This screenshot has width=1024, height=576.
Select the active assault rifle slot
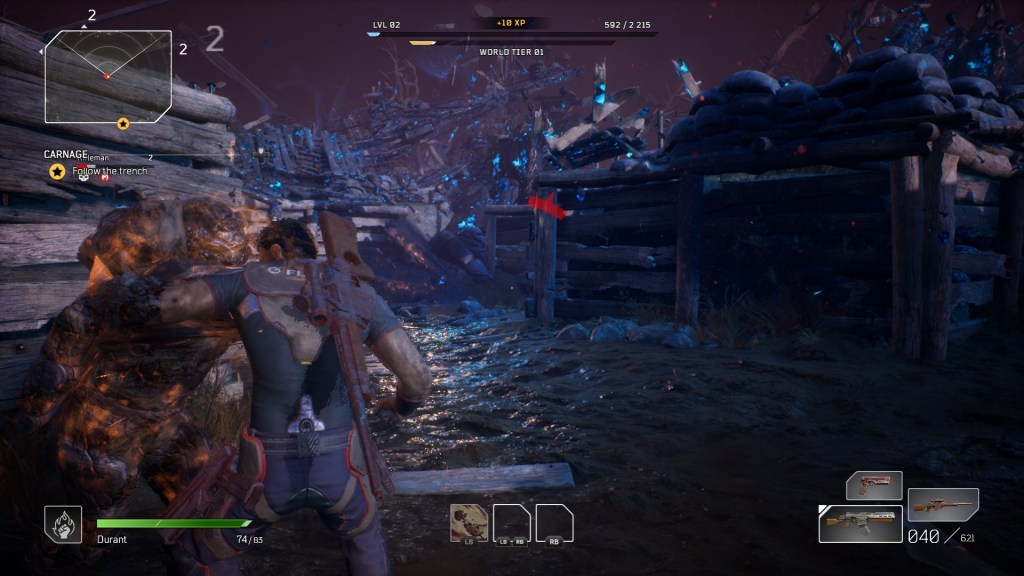pyautogui.click(x=859, y=523)
